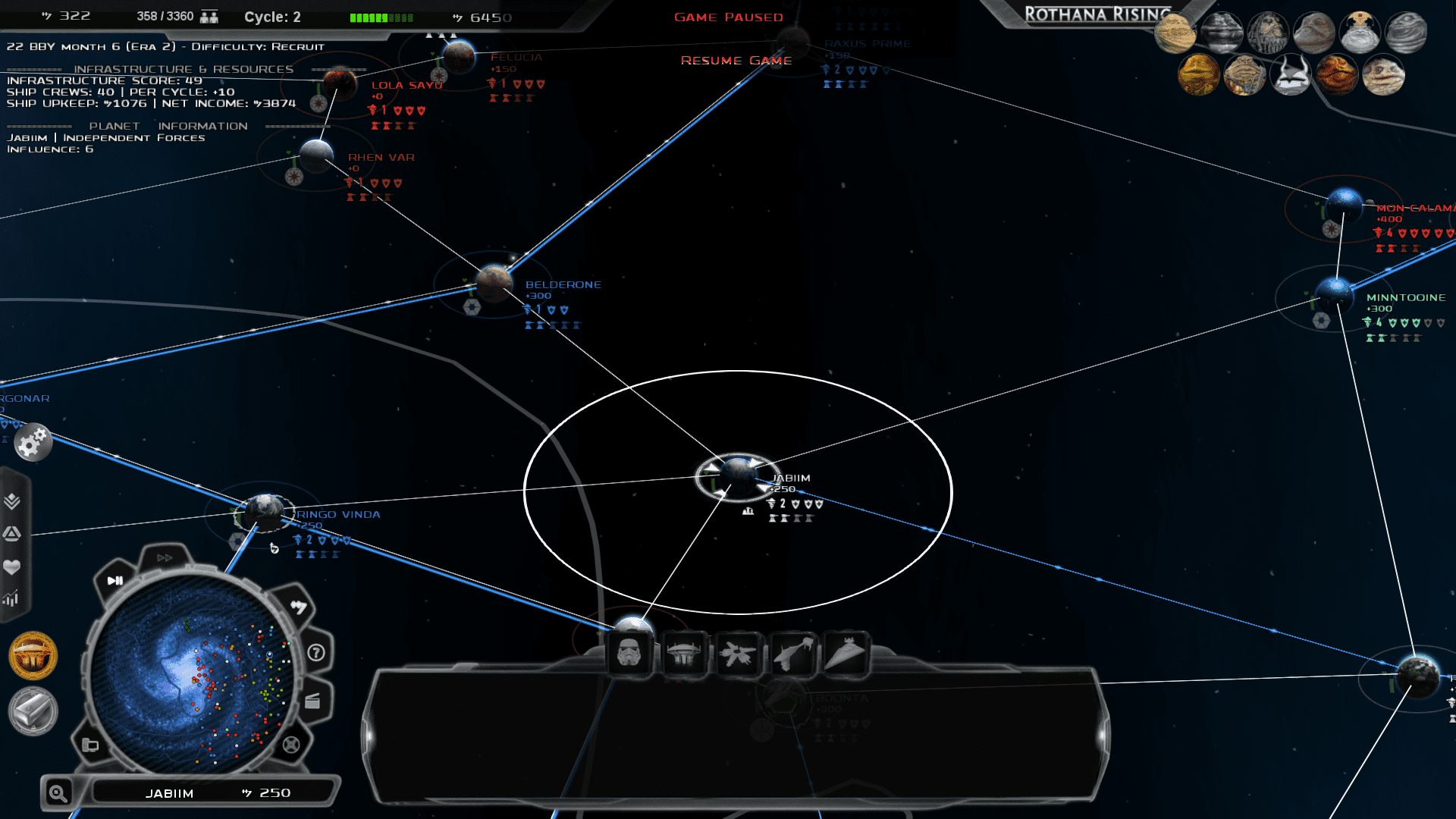The image size is (1456, 819).
Task: Click the magnifying glass zoom button
Action: (x=58, y=793)
